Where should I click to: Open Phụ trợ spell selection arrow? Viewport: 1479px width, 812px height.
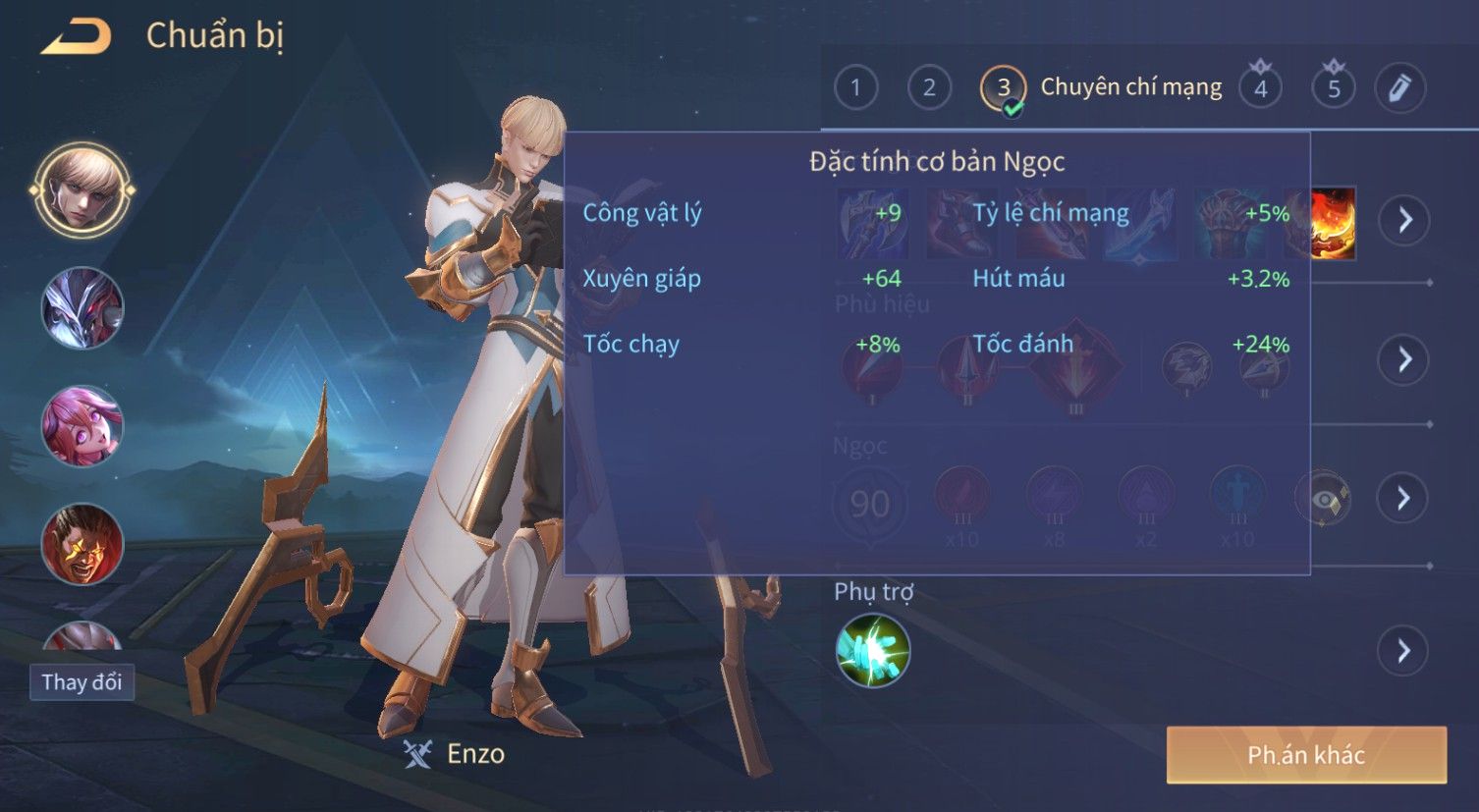pos(1404,650)
